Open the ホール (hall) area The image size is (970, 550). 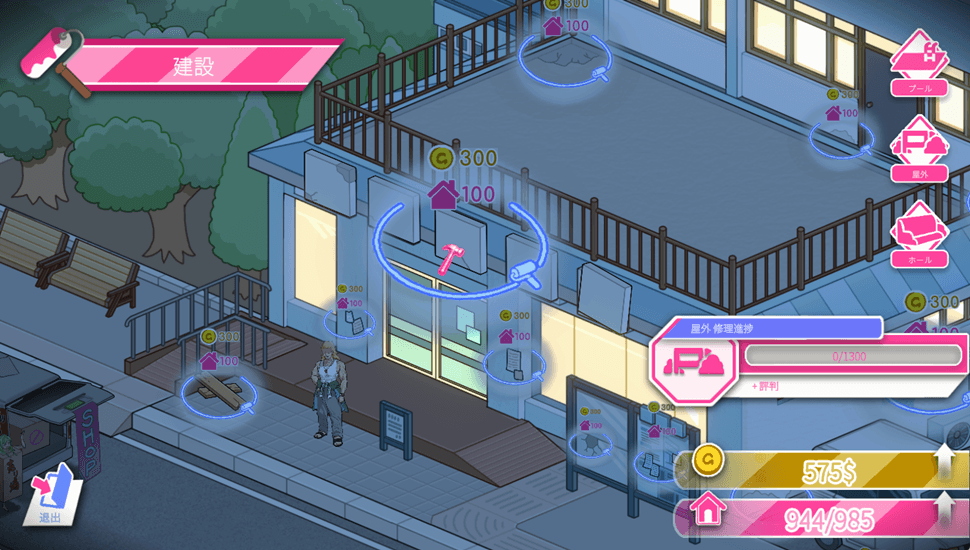pyautogui.click(x=919, y=233)
